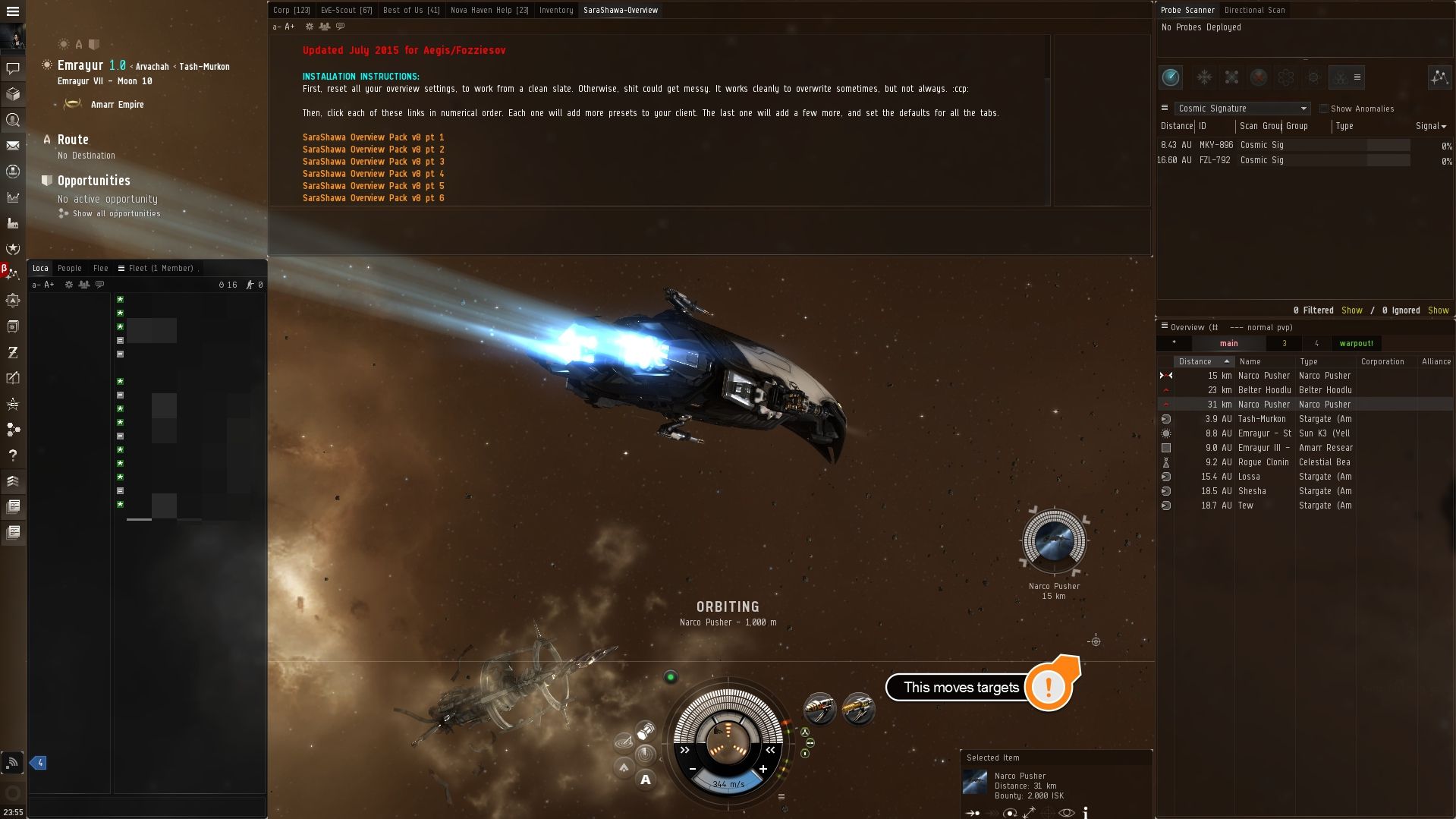Open the chat bubble icon on the Neocom
1456x819 pixels.
pos(14,67)
